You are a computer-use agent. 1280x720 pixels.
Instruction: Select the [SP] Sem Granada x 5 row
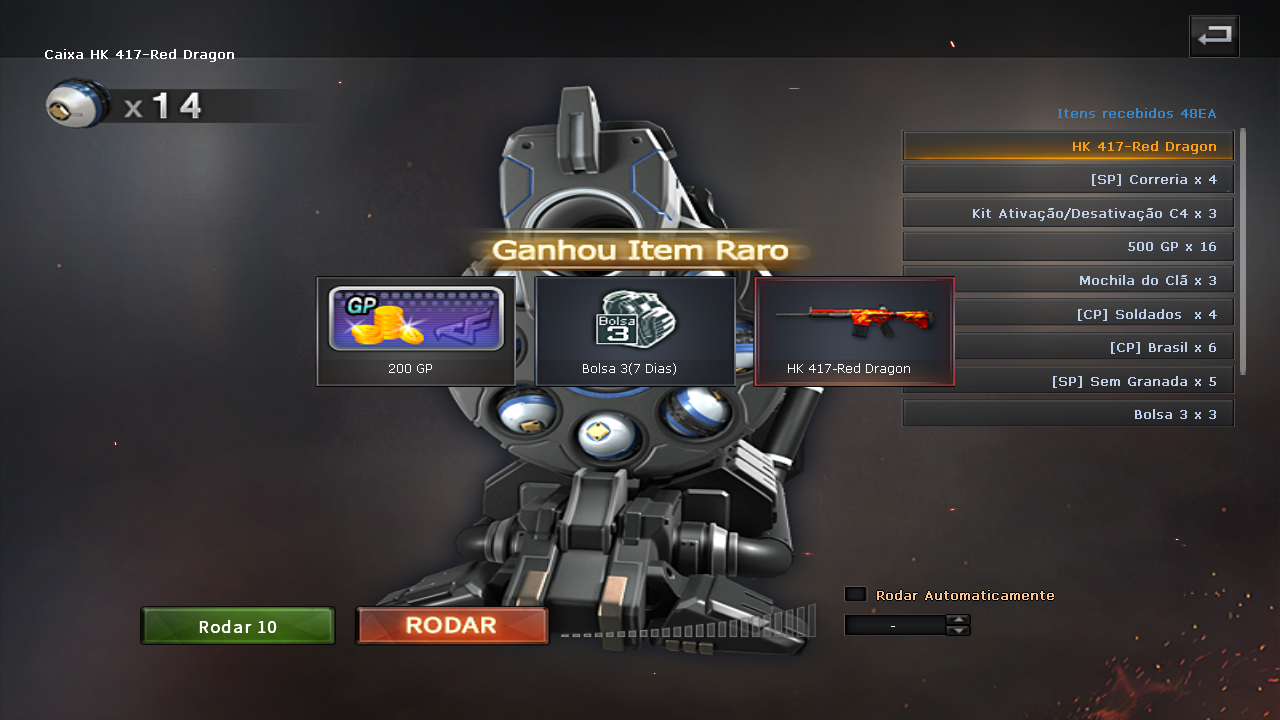point(1068,381)
